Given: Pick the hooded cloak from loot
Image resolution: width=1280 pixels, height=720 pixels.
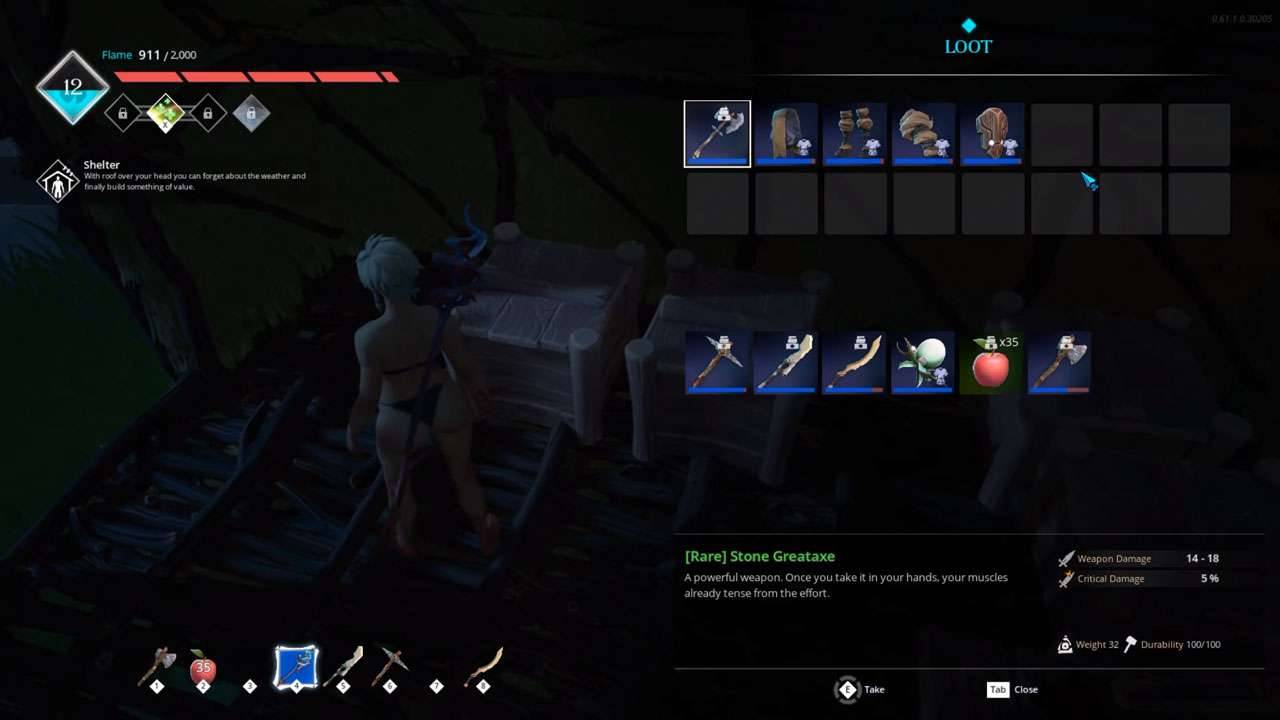Looking at the screenshot, I should pos(786,134).
